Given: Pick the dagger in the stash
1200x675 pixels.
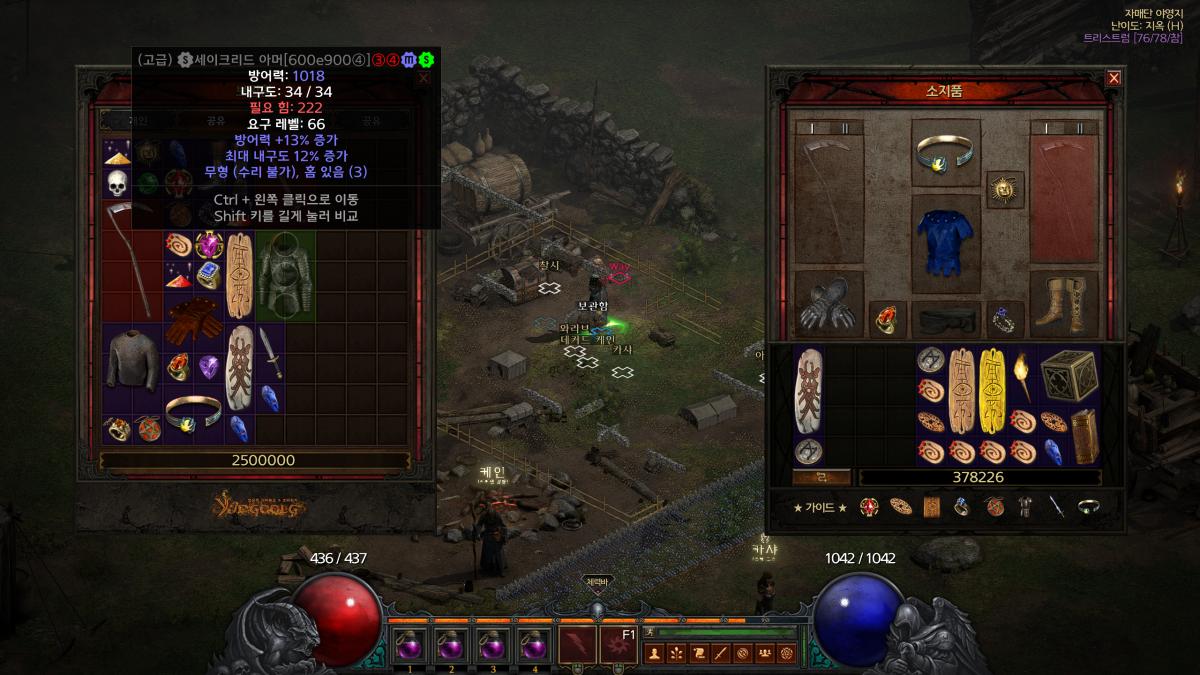Looking at the screenshot, I should pos(270,353).
